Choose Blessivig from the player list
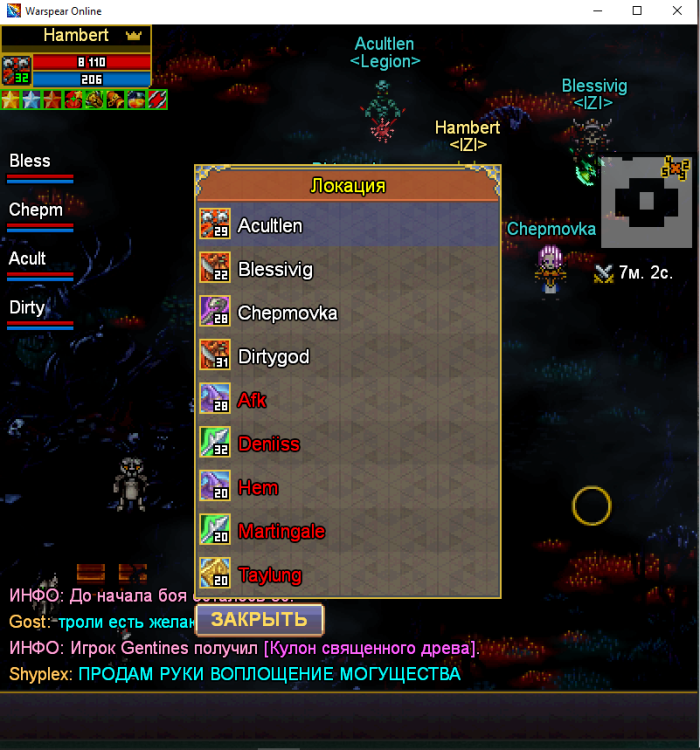 347,270
